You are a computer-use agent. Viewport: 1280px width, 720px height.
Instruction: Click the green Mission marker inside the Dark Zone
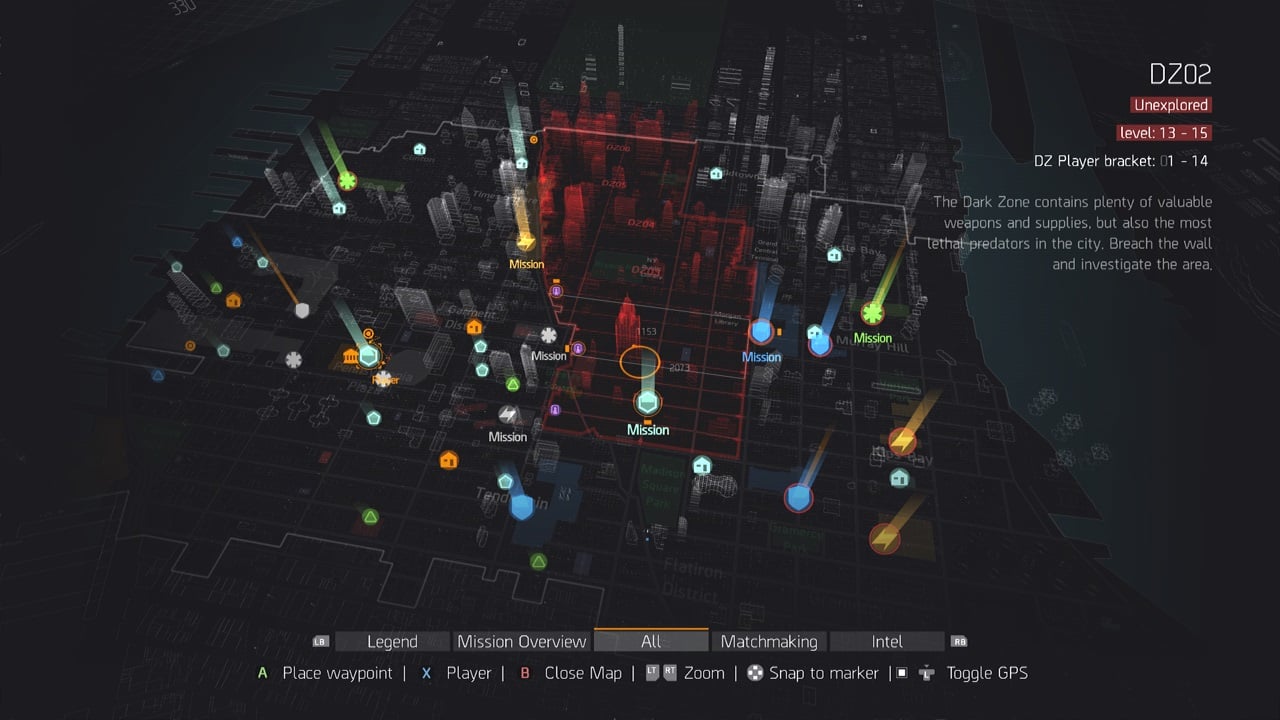648,403
